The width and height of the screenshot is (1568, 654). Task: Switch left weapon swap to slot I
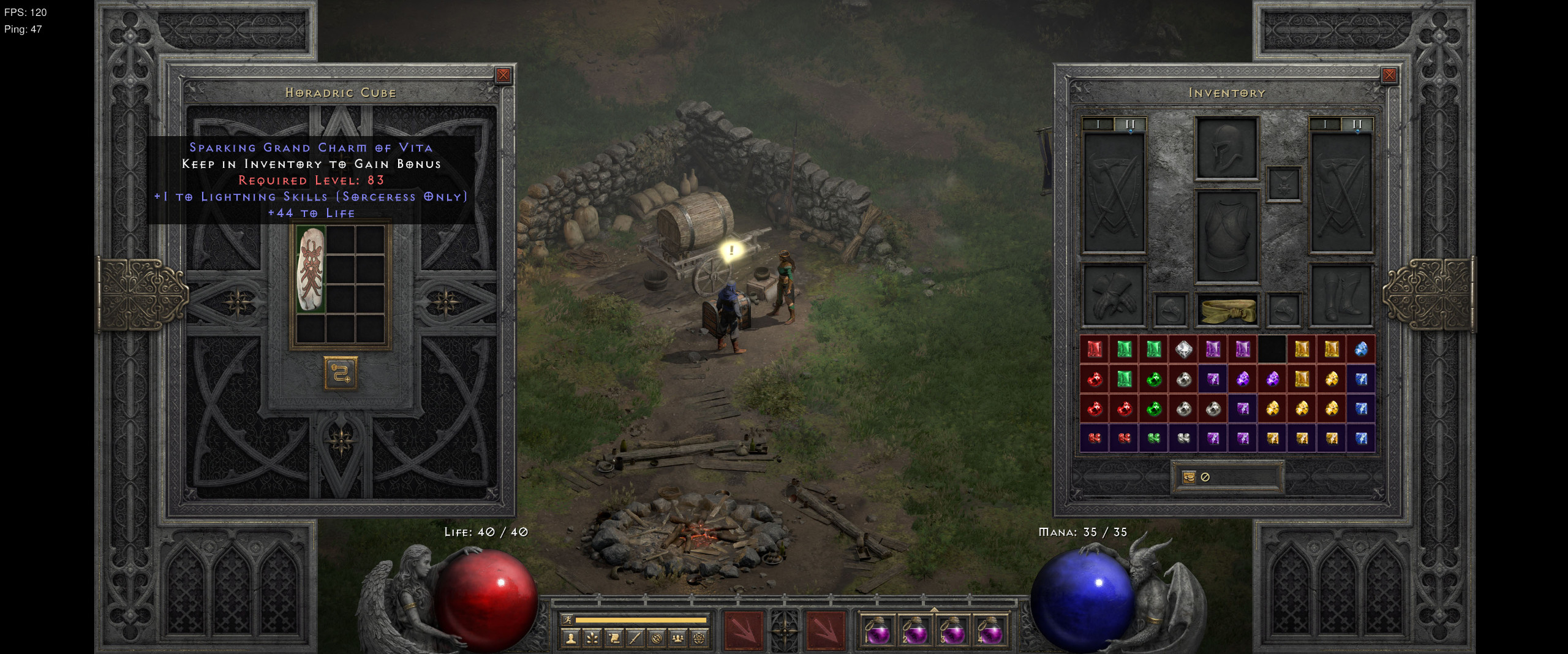pyautogui.click(x=1098, y=124)
